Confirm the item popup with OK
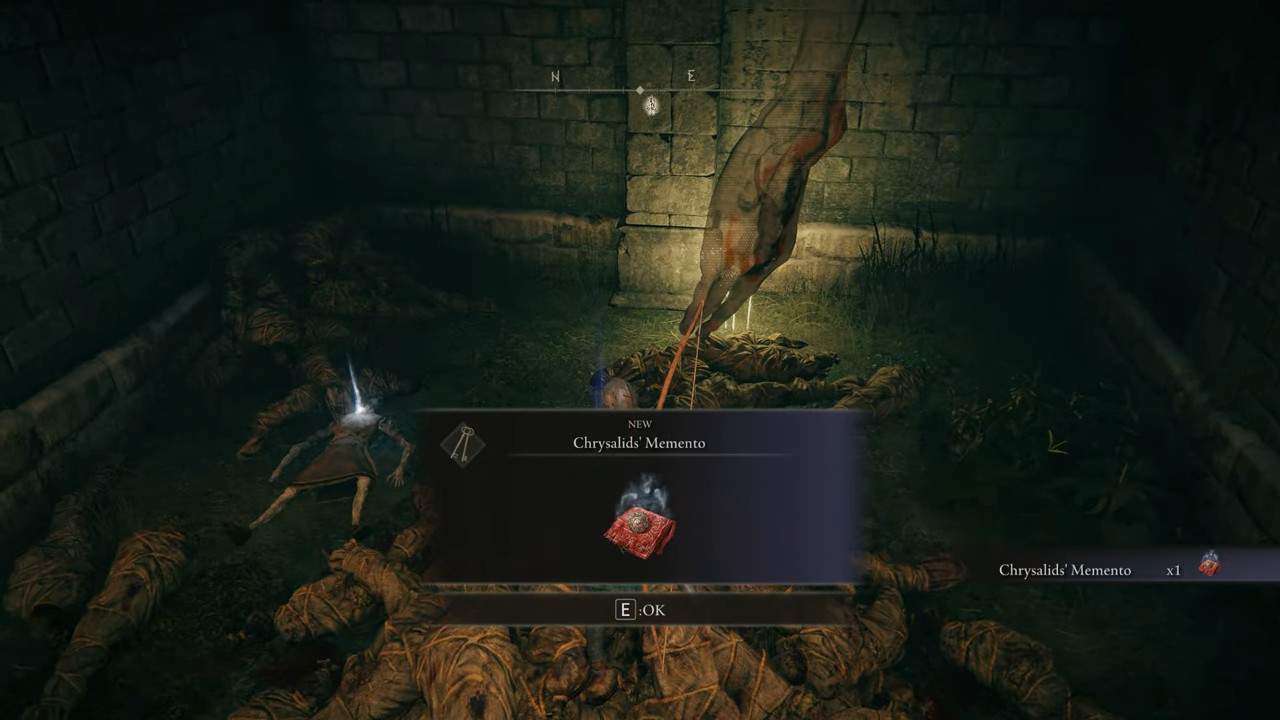 pos(640,610)
